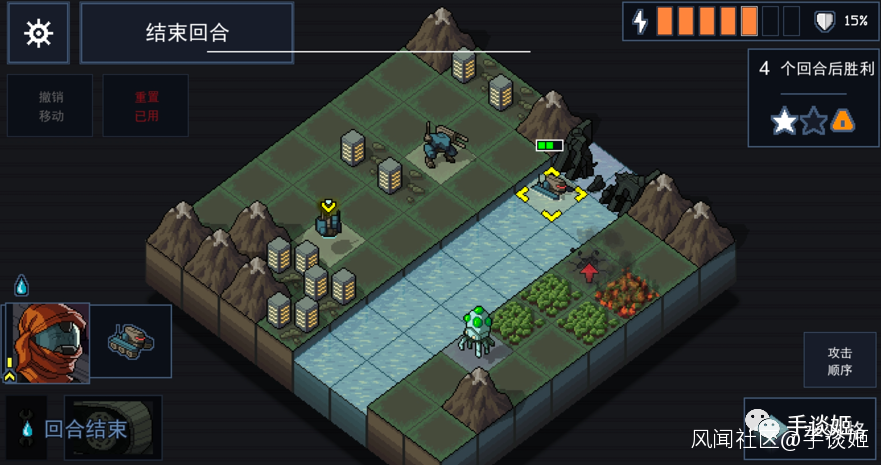Undo move with the 撤销移动 button

tap(51, 106)
